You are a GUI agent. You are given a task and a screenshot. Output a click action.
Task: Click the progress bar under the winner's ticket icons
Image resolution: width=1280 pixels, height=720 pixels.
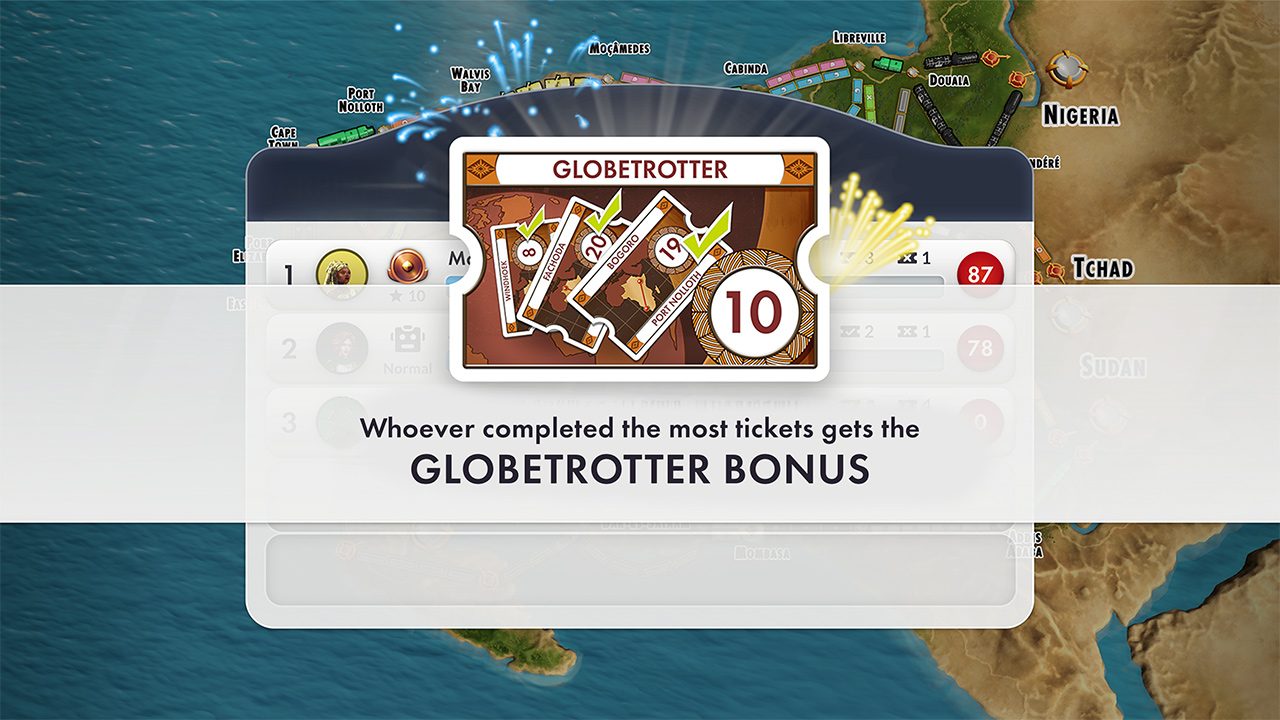click(x=880, y=279)
